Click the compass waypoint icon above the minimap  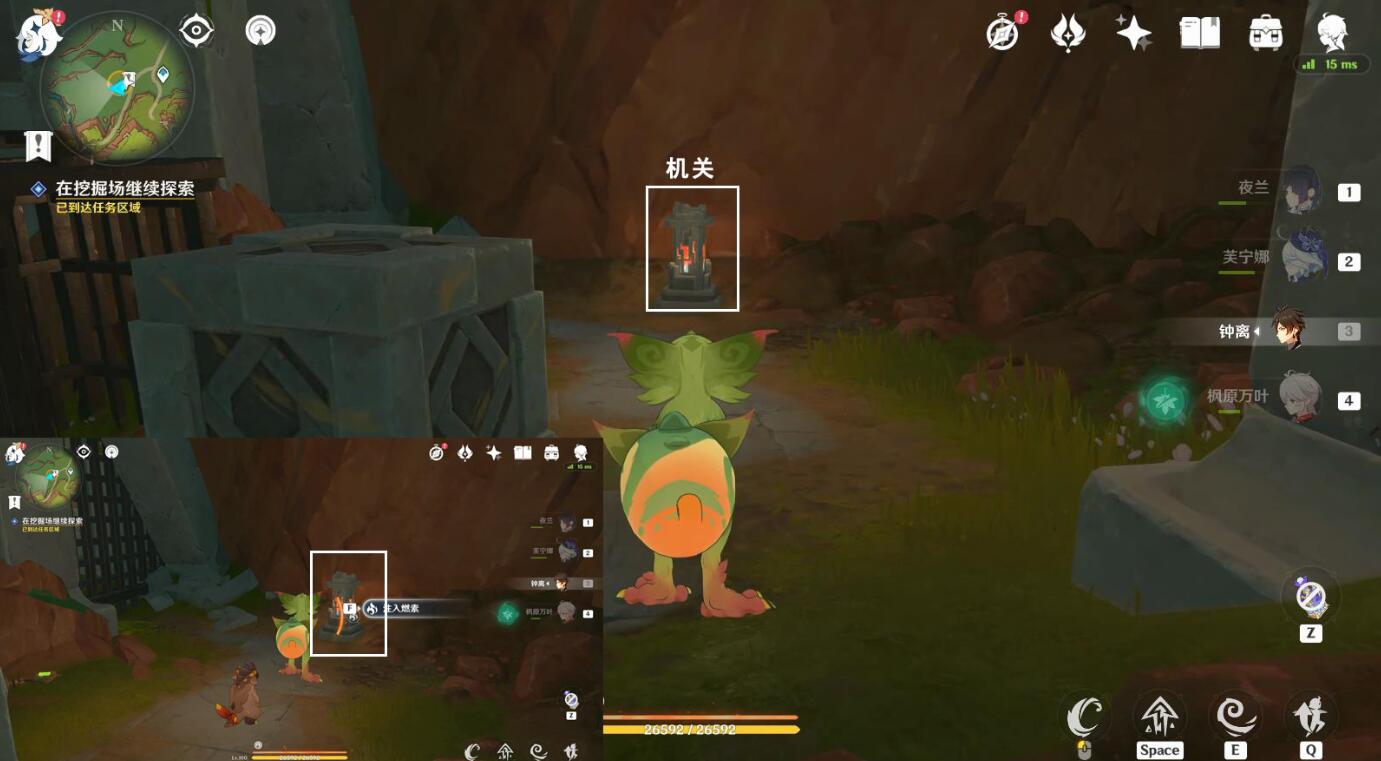pyautogui.click(x=195, y=30)
